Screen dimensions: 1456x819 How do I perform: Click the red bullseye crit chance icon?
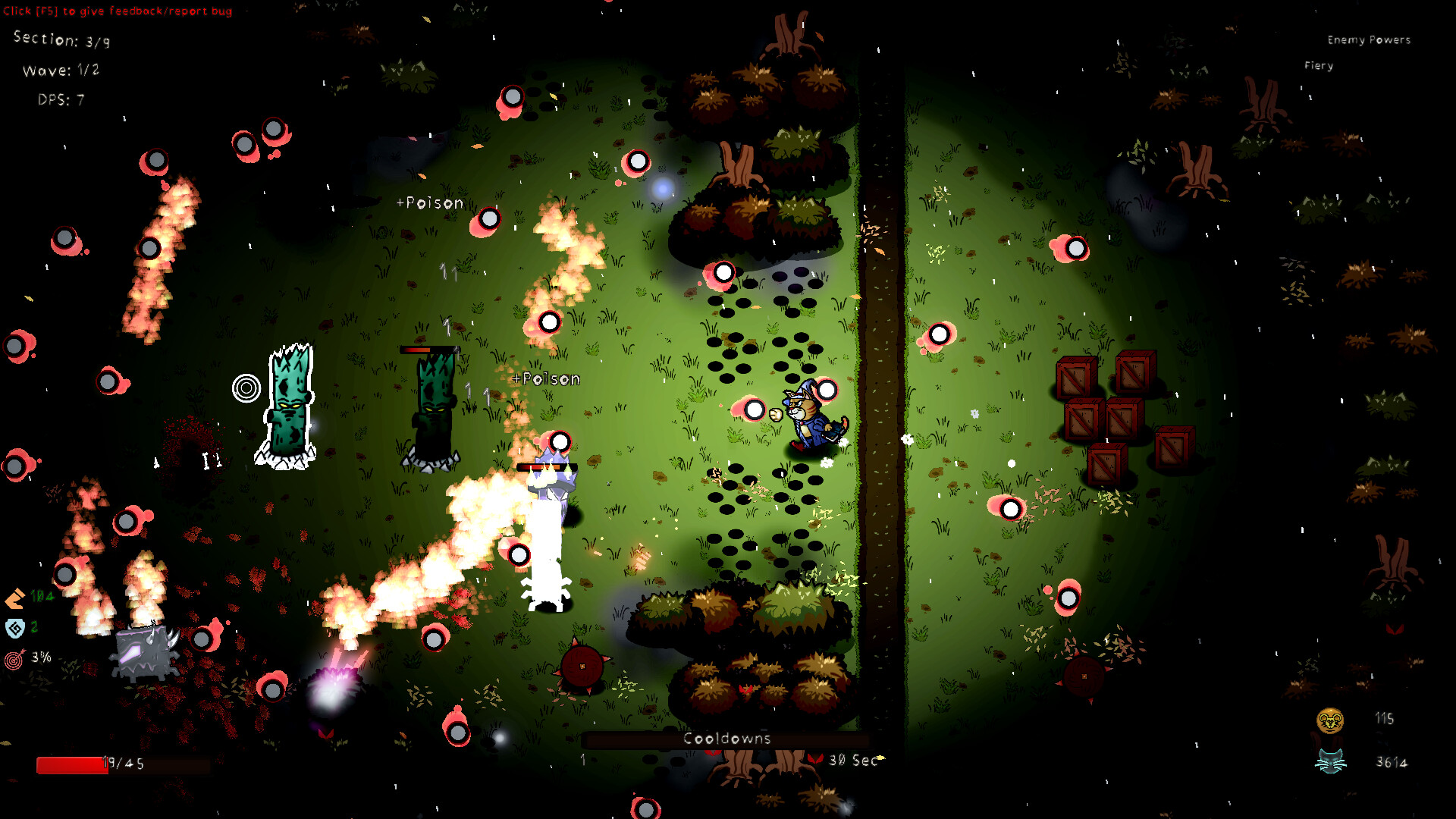14,659
